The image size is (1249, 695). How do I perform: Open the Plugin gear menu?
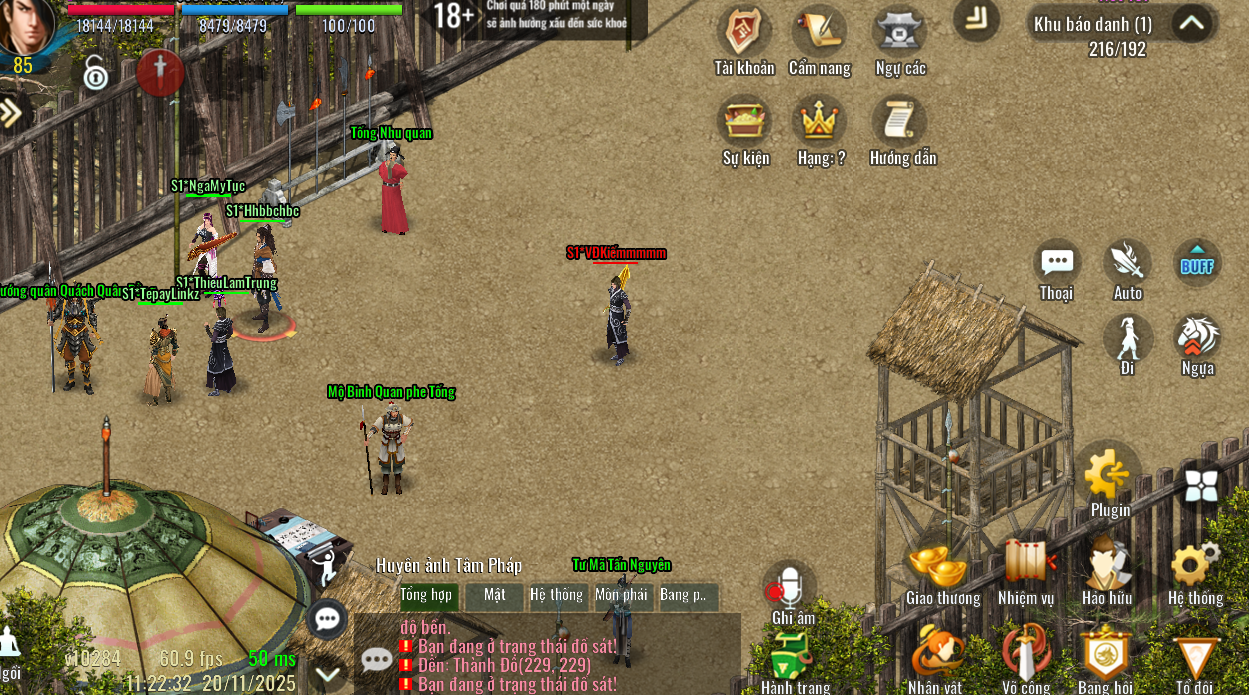1109,476
